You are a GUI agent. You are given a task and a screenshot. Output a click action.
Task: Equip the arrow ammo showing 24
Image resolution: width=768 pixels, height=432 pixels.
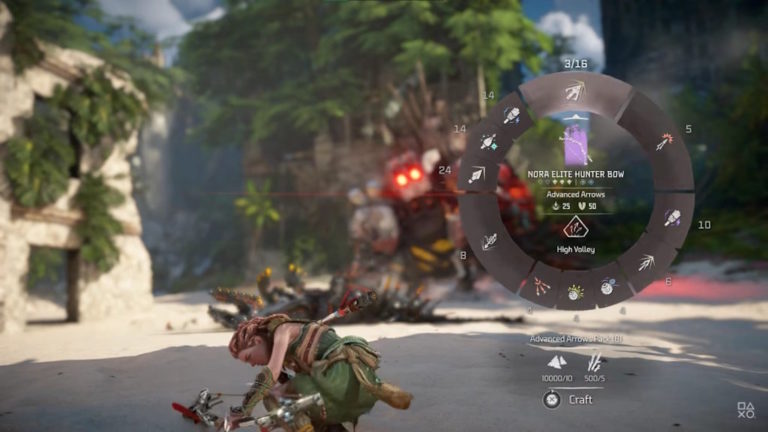tap(476, 175)
